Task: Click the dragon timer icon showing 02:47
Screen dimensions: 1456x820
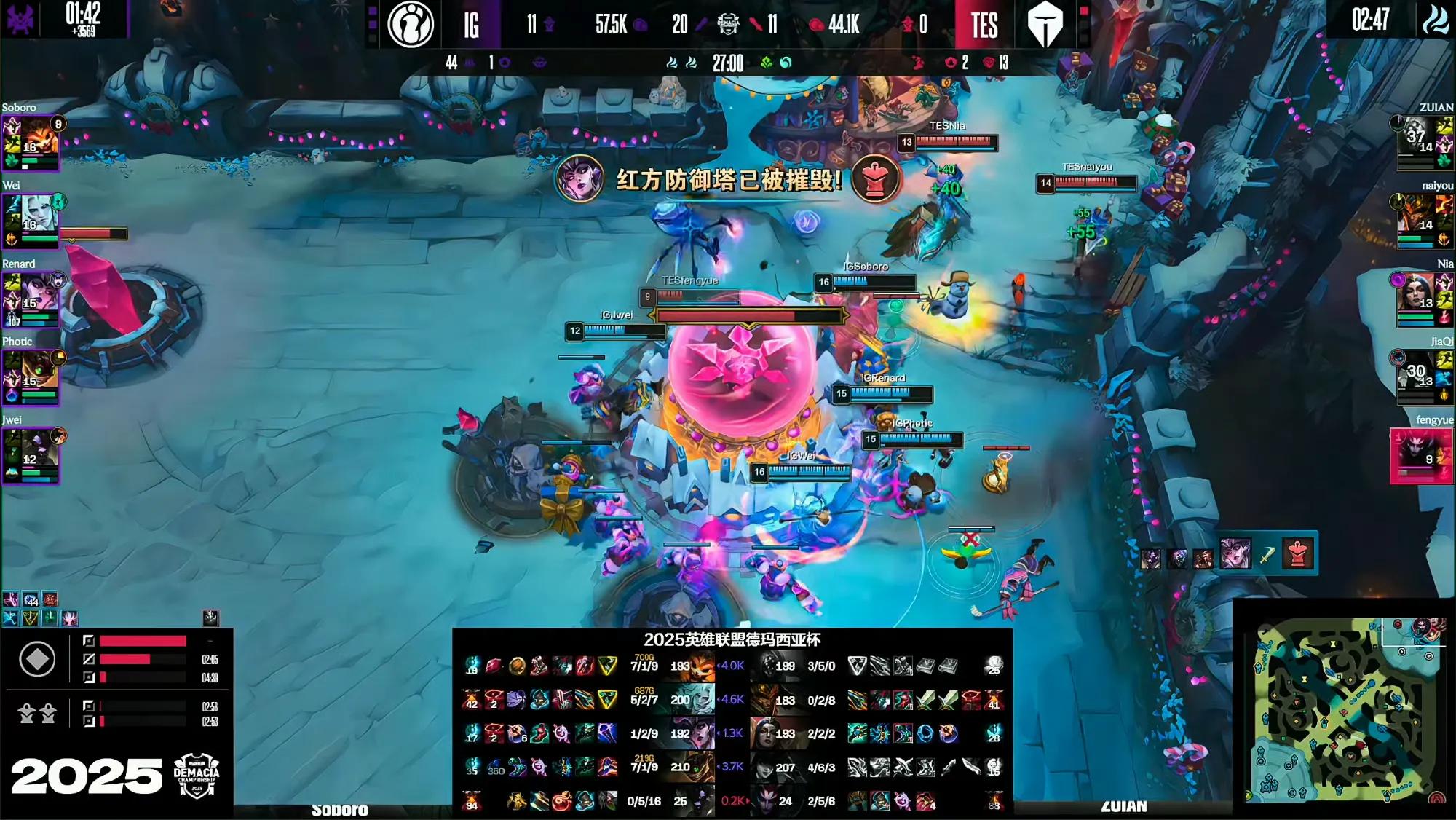Action: click(1435, 20)
